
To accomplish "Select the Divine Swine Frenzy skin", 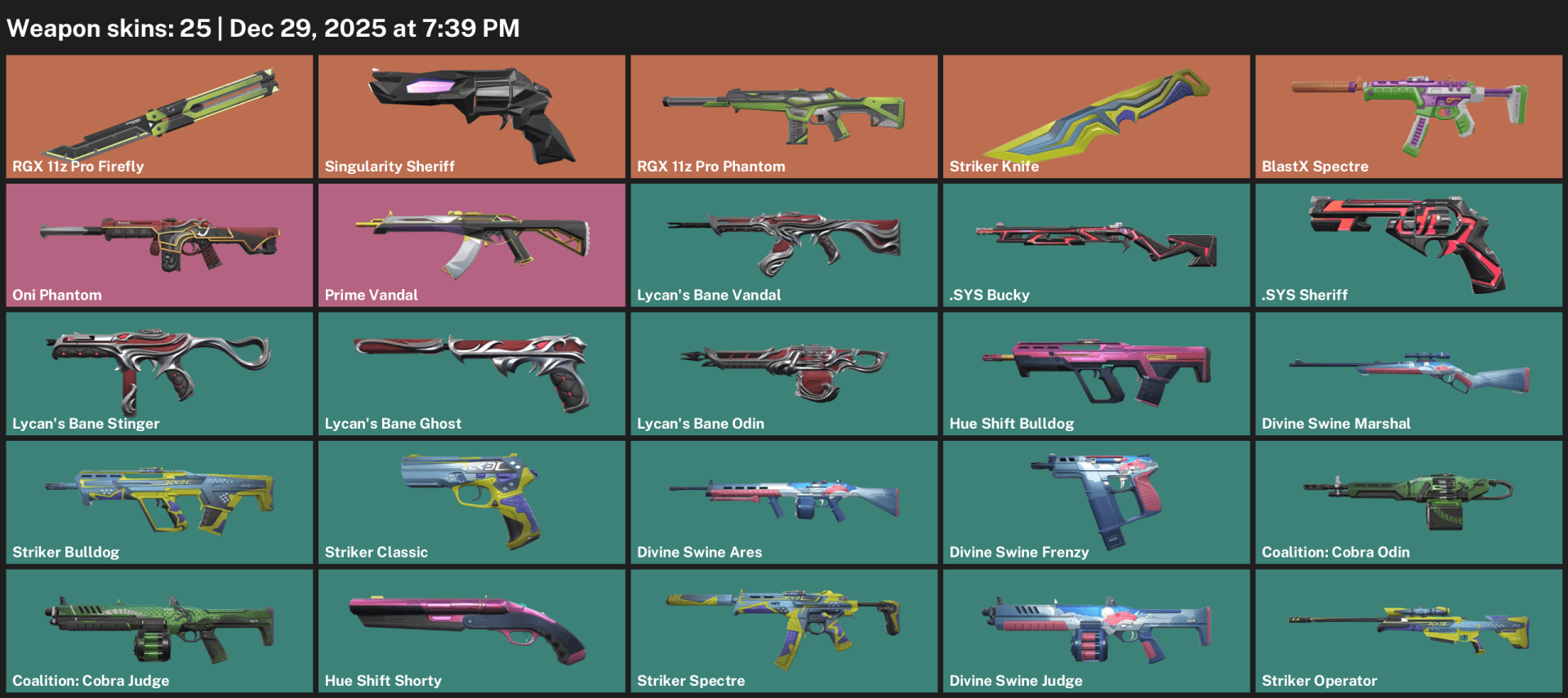I will click(x=1095, y=500).
